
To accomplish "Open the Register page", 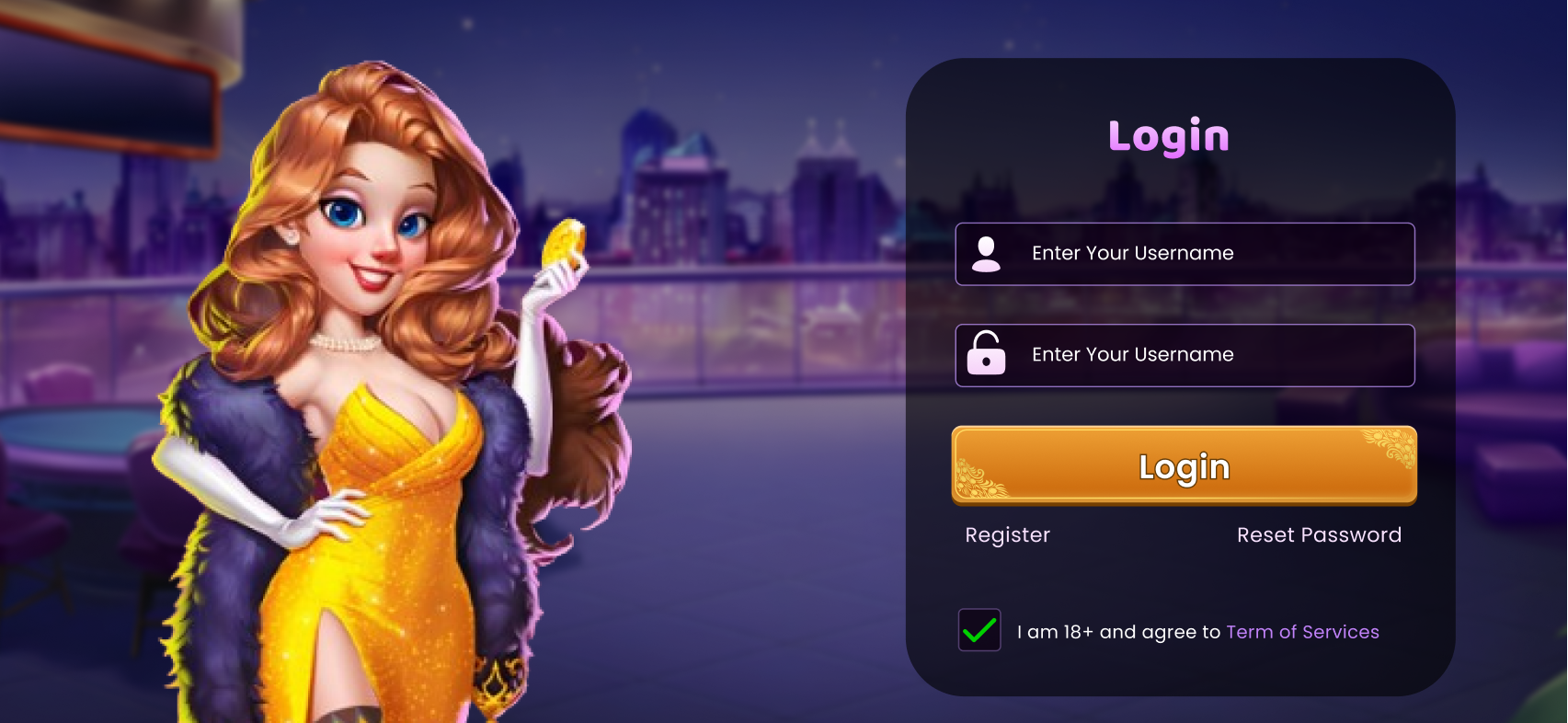I will coord(1007,534).
